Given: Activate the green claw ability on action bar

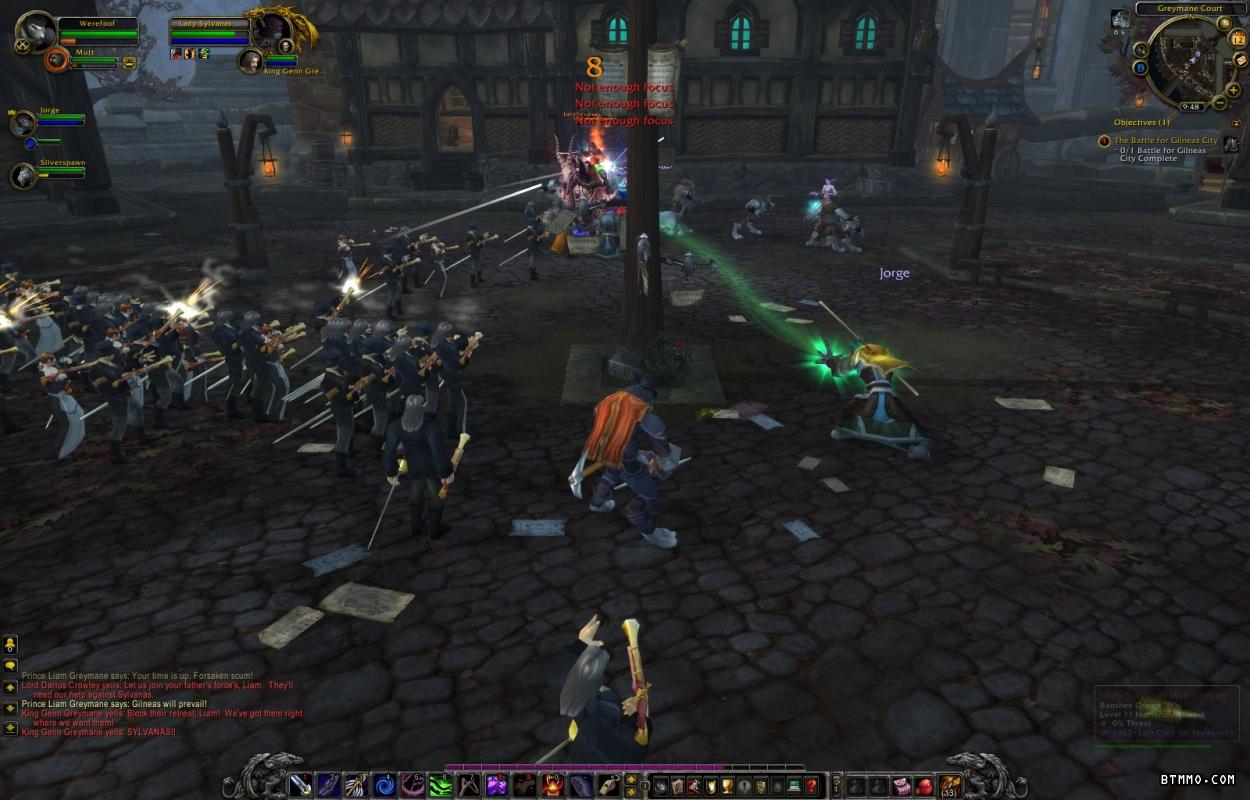Looking at the screenshot, I should tap(441, 786).
